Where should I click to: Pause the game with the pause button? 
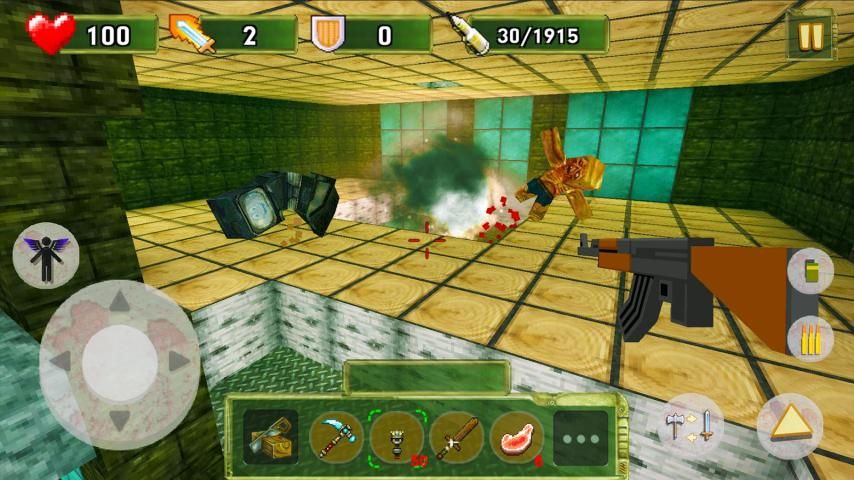tap(809, 35)
